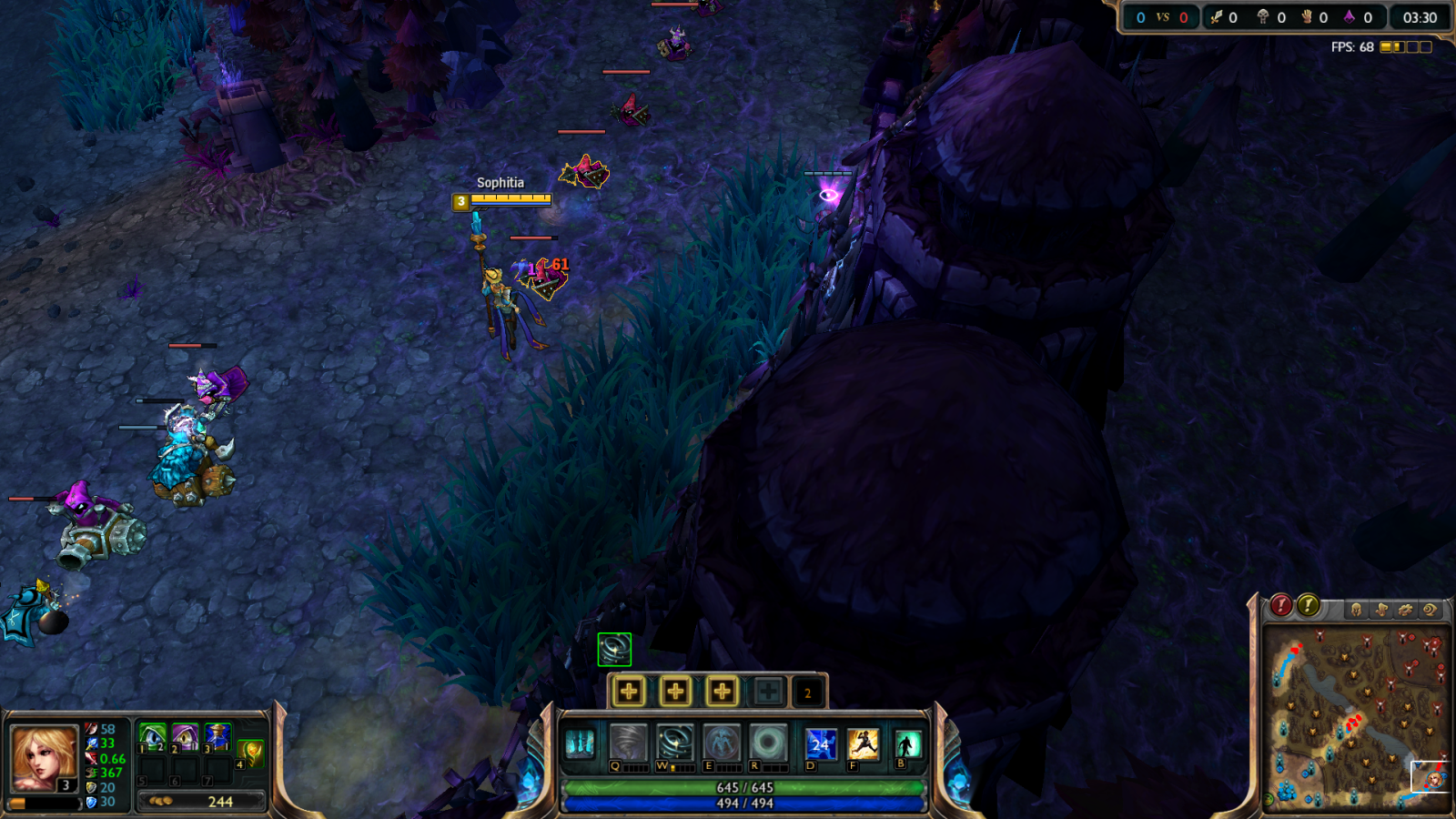Open options with the gear icon above the minimap
This screenshot has width=1456, height=819.
(1406, 610)
